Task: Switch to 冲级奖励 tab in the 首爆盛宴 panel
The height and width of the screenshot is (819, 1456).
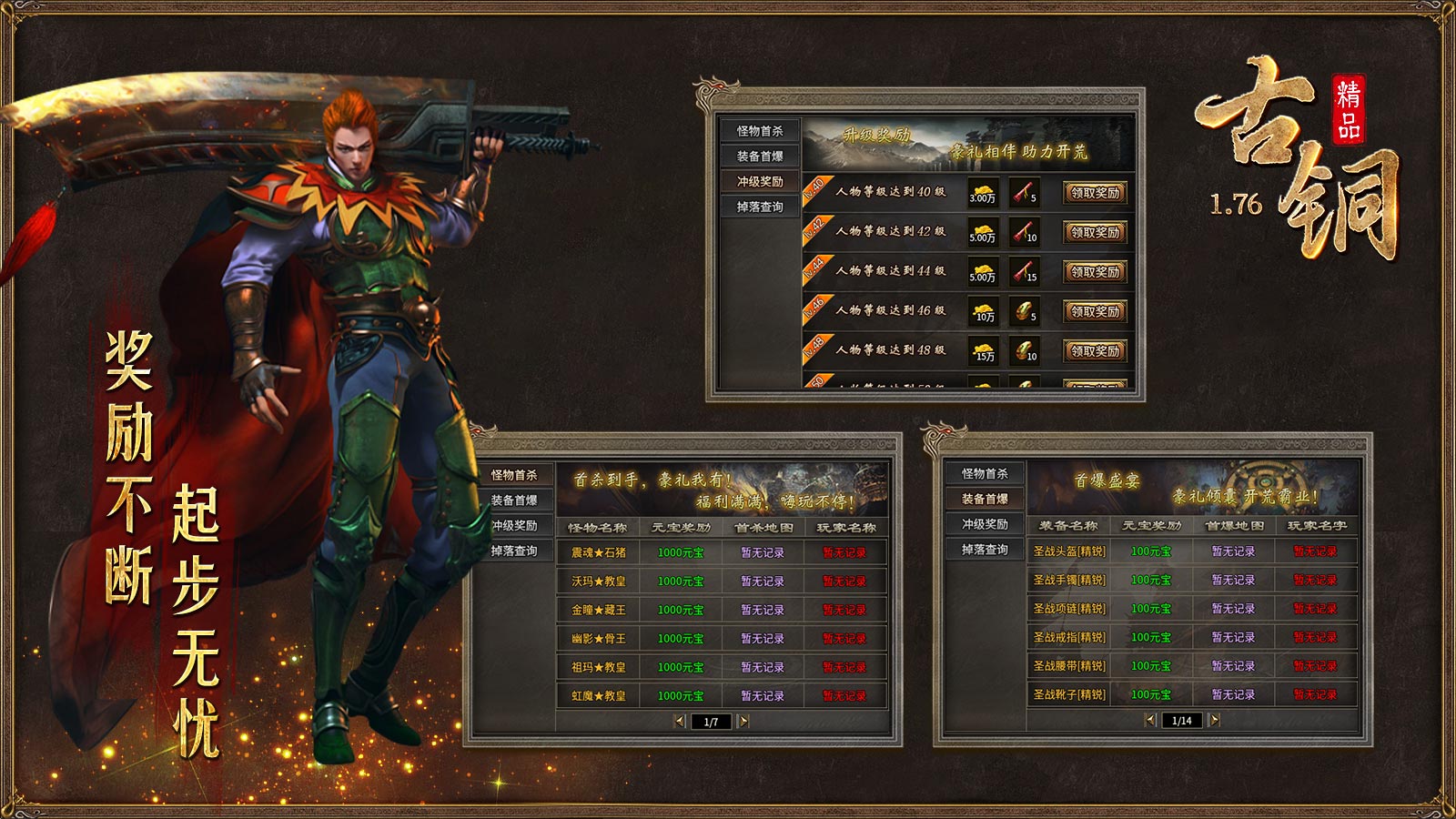Action: [x=985, y=524]
